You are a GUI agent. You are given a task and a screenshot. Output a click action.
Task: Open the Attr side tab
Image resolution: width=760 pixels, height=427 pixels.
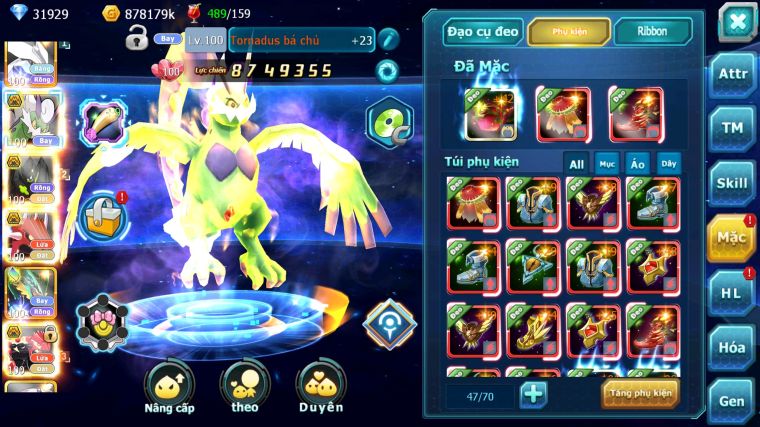(733, 74)
